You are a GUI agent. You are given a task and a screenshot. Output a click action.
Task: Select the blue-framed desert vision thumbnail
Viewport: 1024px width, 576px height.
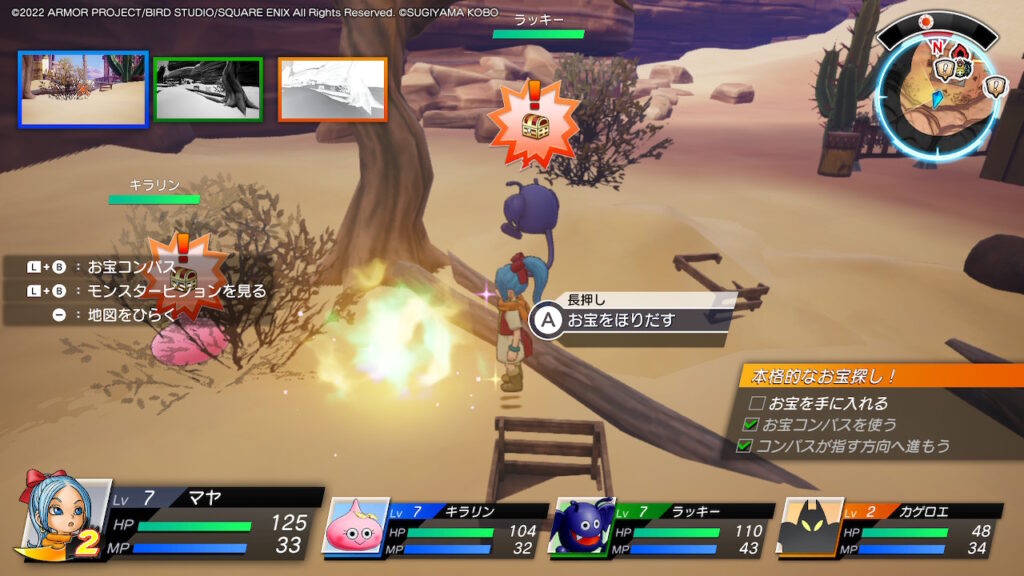click(x=83, y=89)
